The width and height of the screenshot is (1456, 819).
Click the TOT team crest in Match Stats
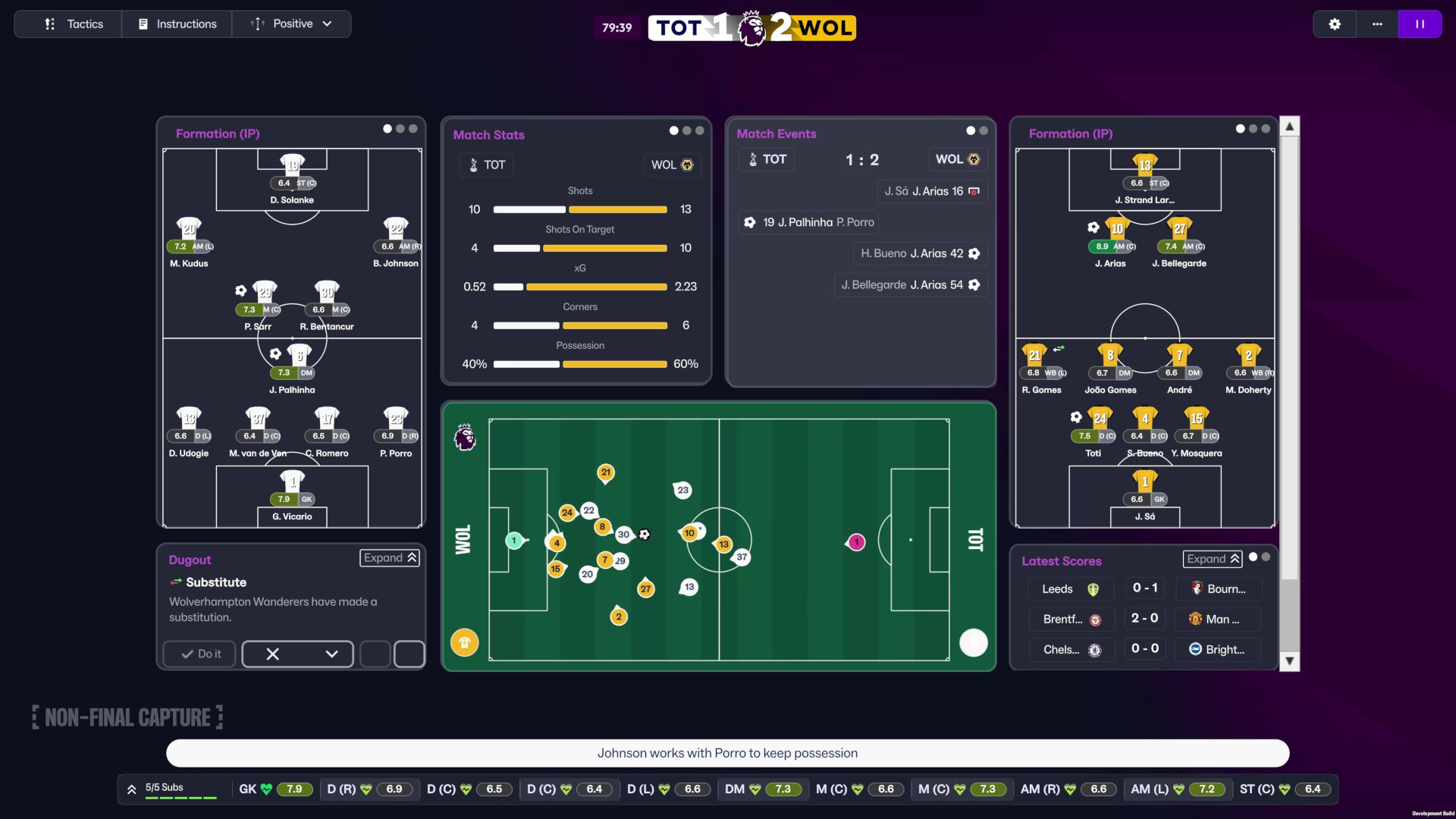471,165
